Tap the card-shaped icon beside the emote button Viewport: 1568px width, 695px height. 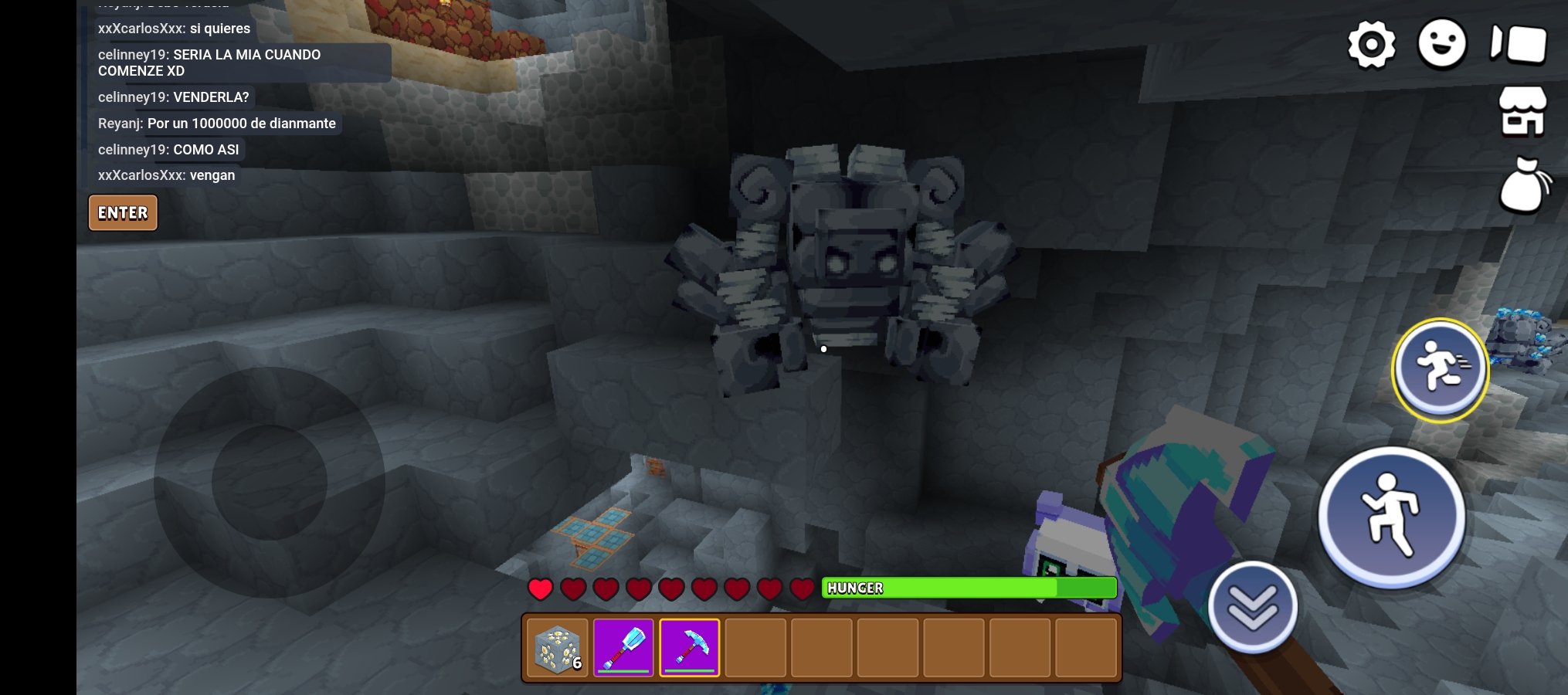click(1519, 43)
